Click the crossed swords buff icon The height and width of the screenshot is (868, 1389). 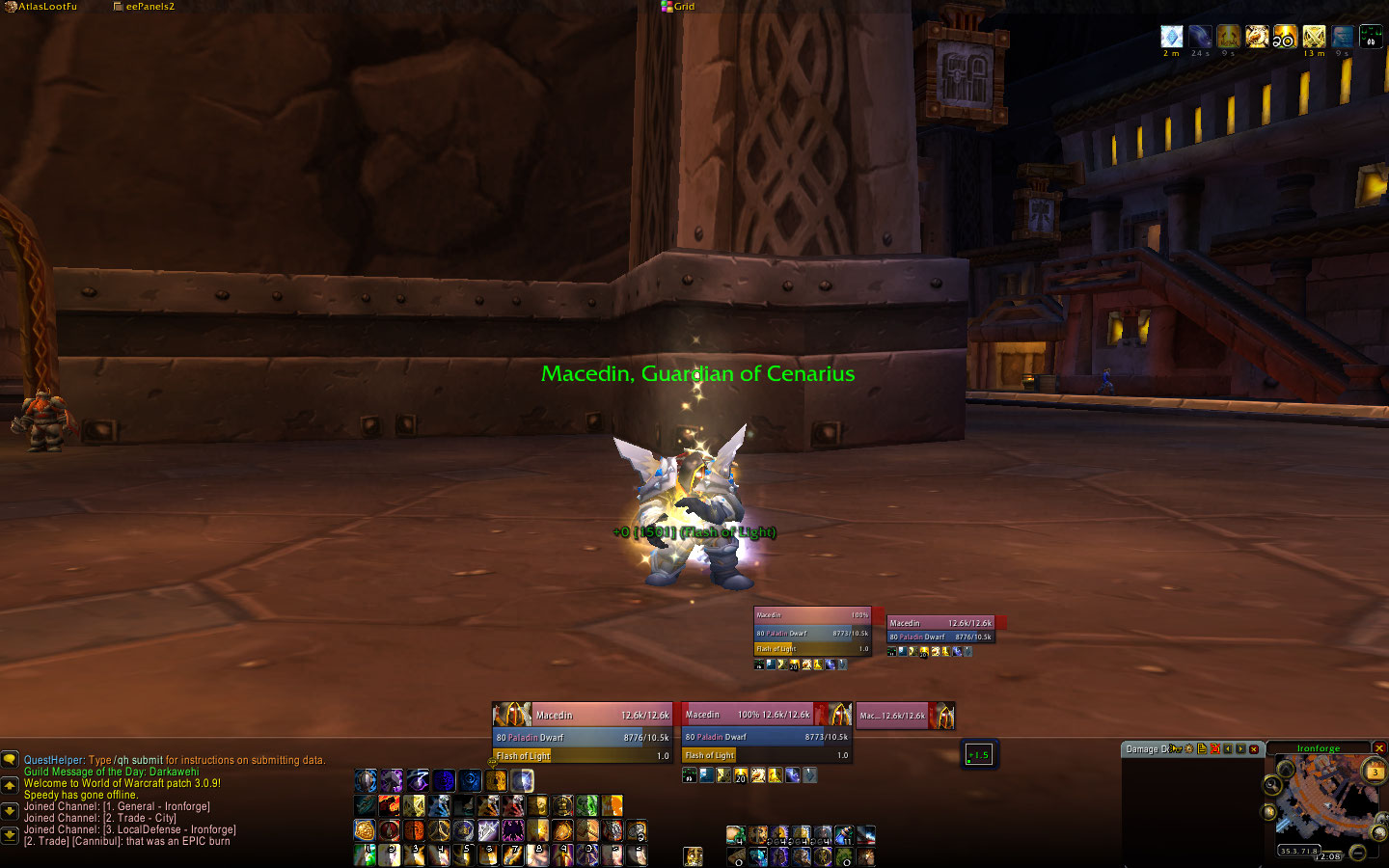(1314, 37)
